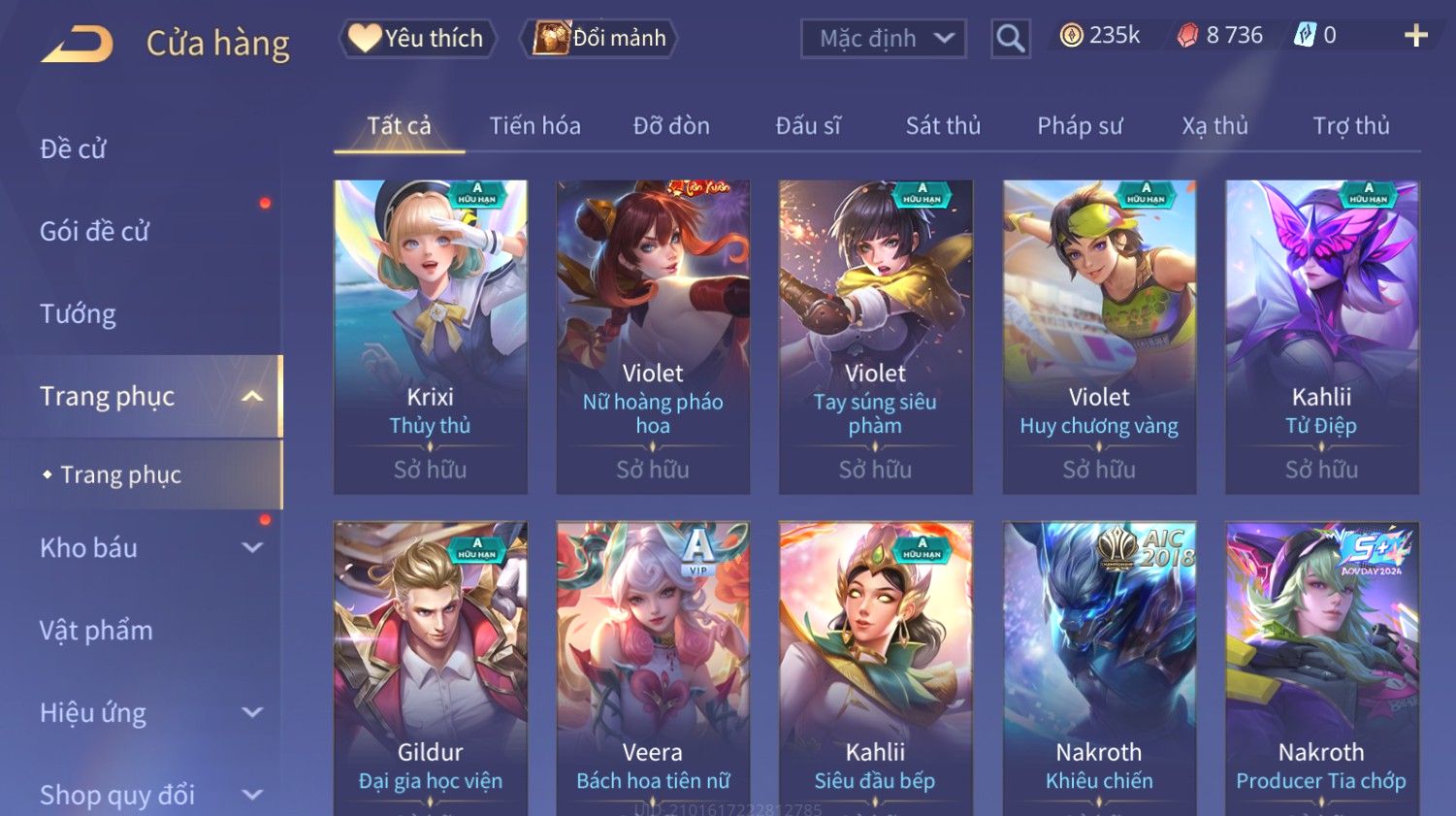
Task: Go to the Vật phẩm section
Action: (x=96, y=631)
